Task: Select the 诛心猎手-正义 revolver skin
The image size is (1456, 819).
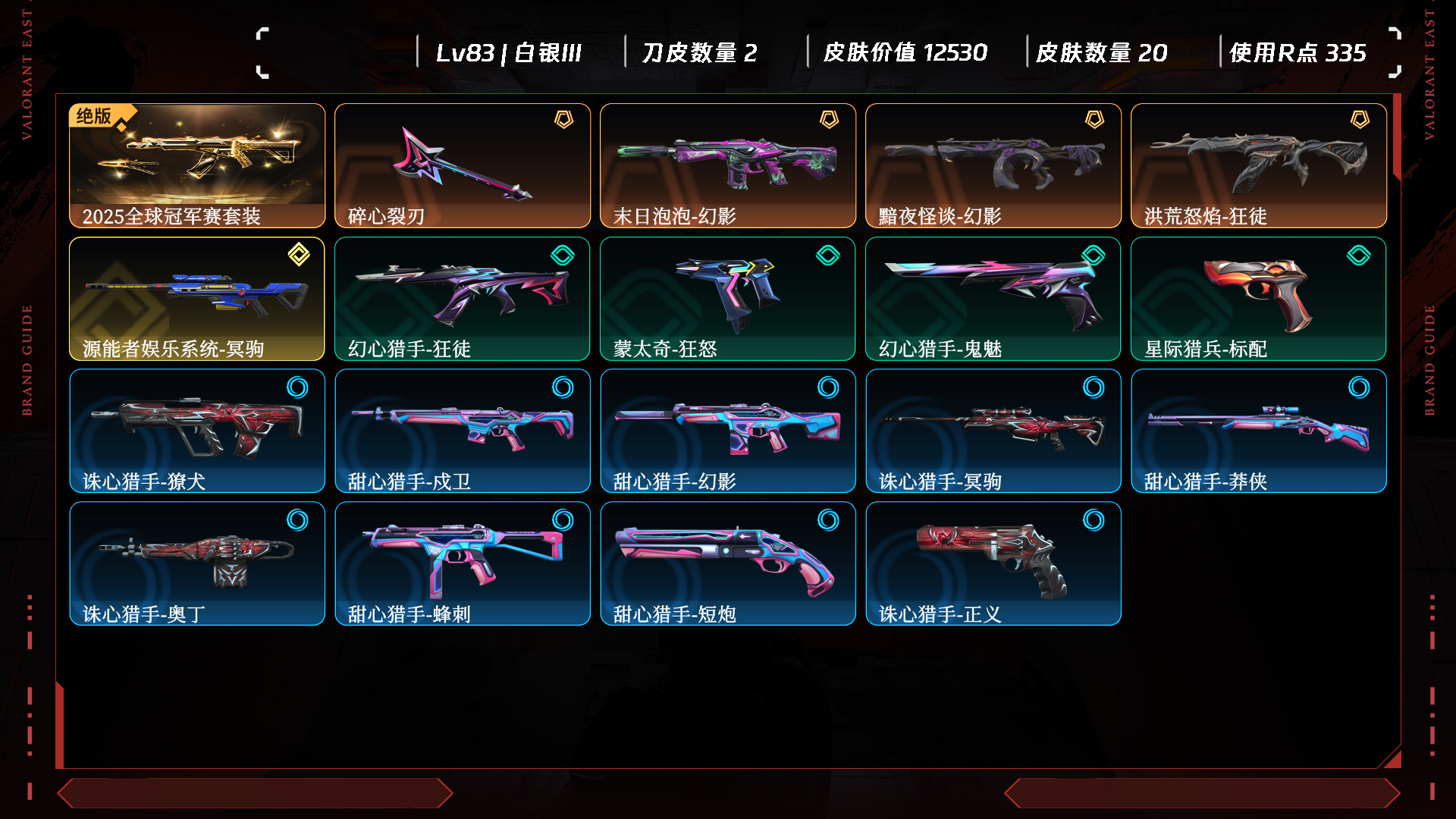Action: pyautogui.click(x=993, y=563)
